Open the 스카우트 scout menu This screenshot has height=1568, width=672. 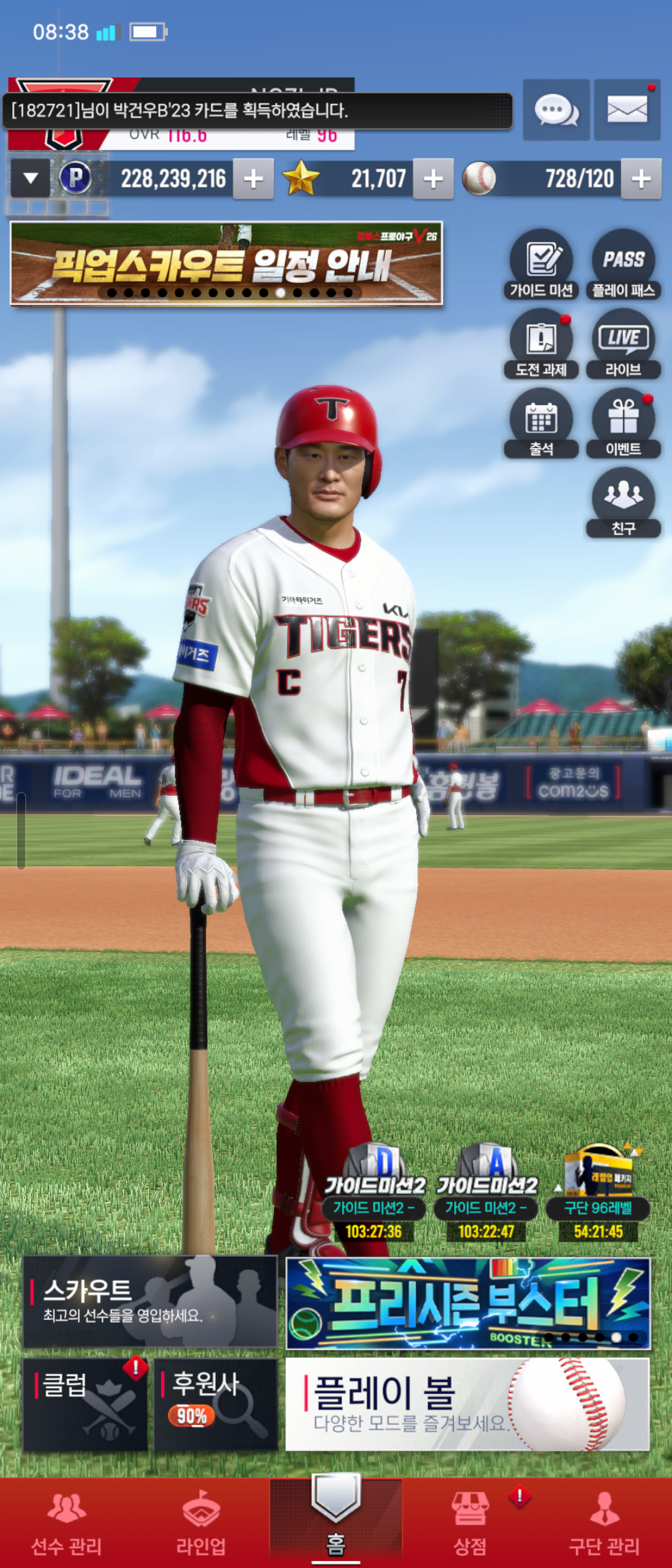(x=150, y=1302)
